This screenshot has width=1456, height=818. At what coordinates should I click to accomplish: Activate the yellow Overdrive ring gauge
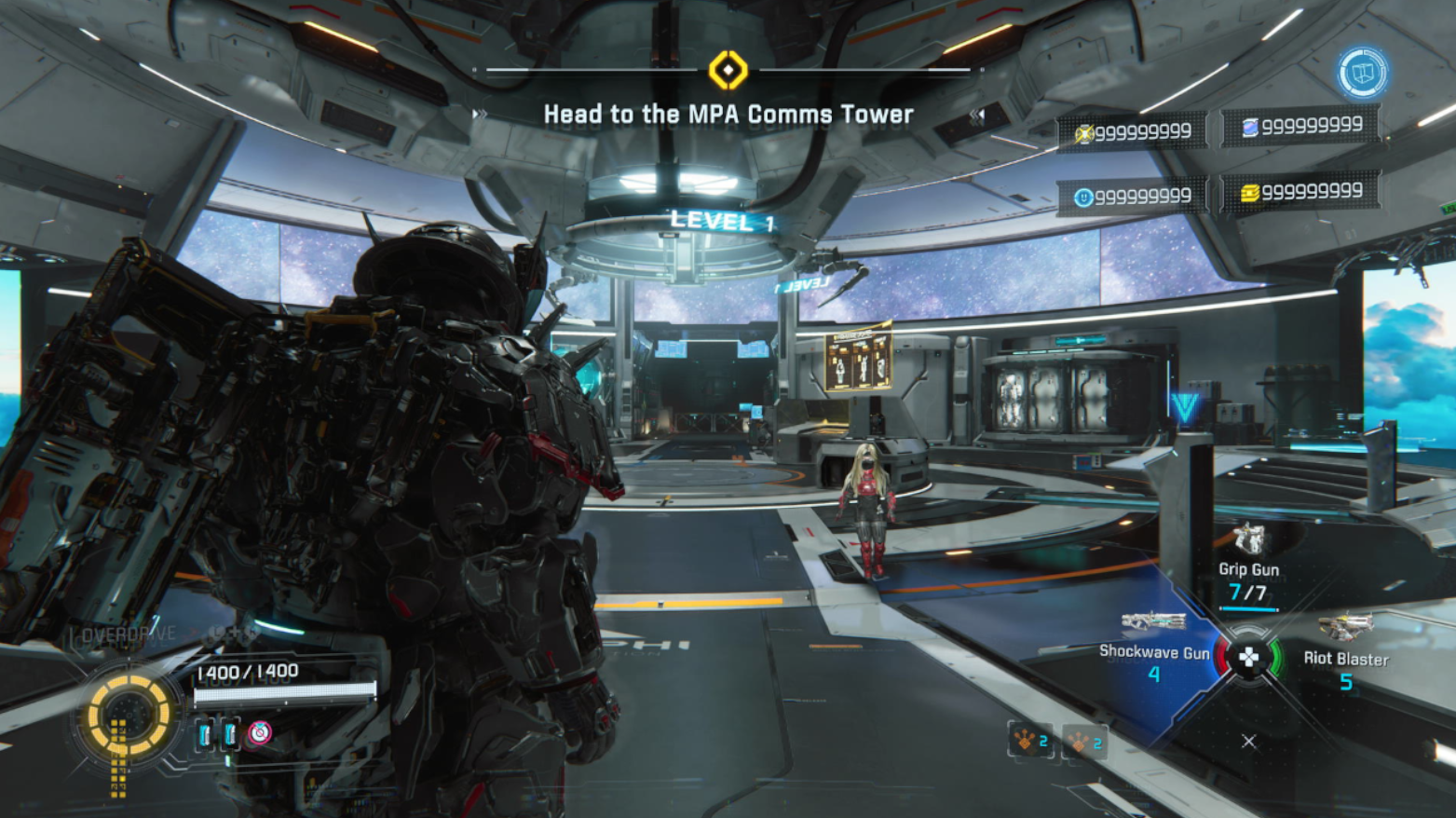(129, 716)
